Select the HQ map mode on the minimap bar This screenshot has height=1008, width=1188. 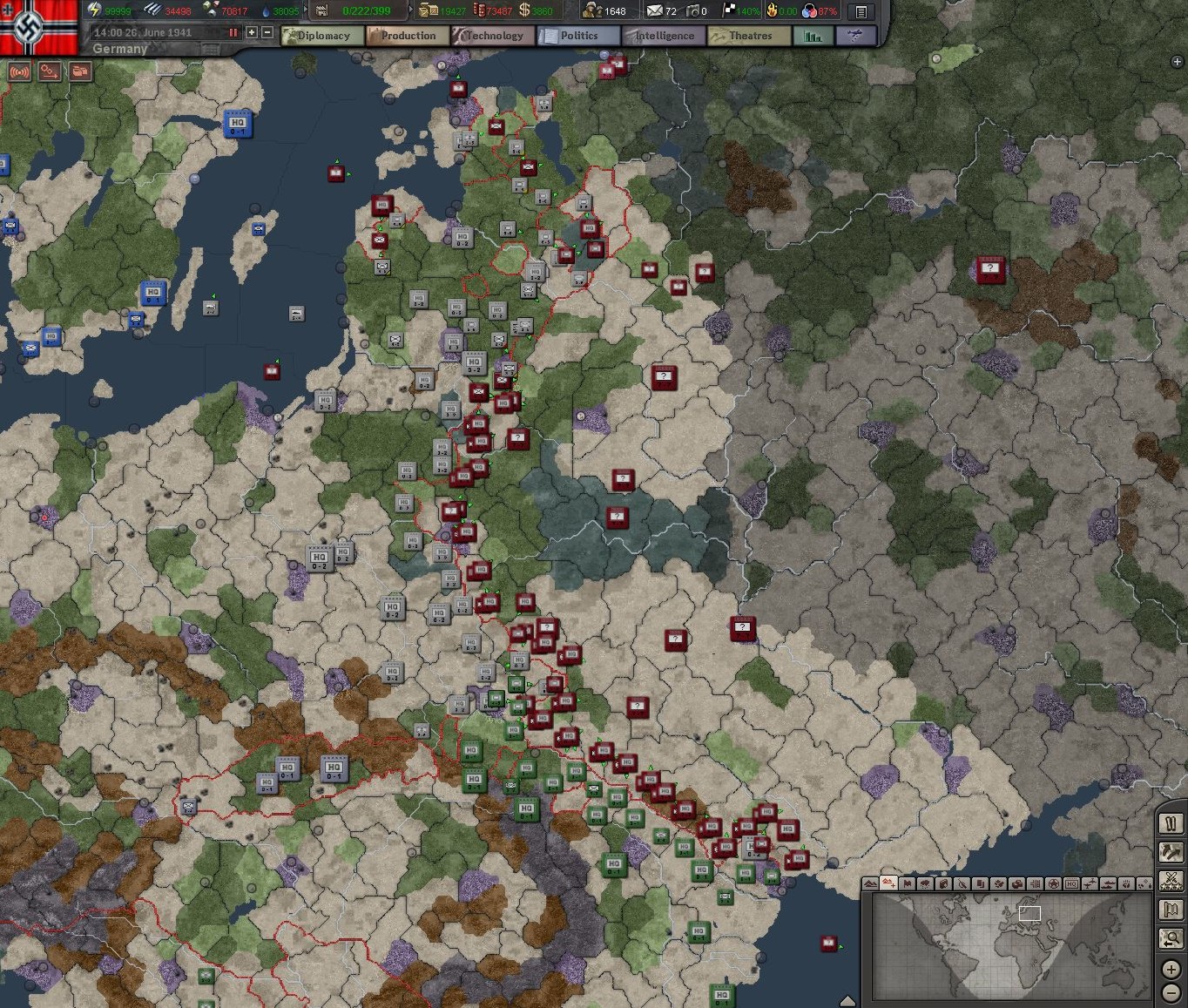pyautogui.click(x=1071, y=883)
